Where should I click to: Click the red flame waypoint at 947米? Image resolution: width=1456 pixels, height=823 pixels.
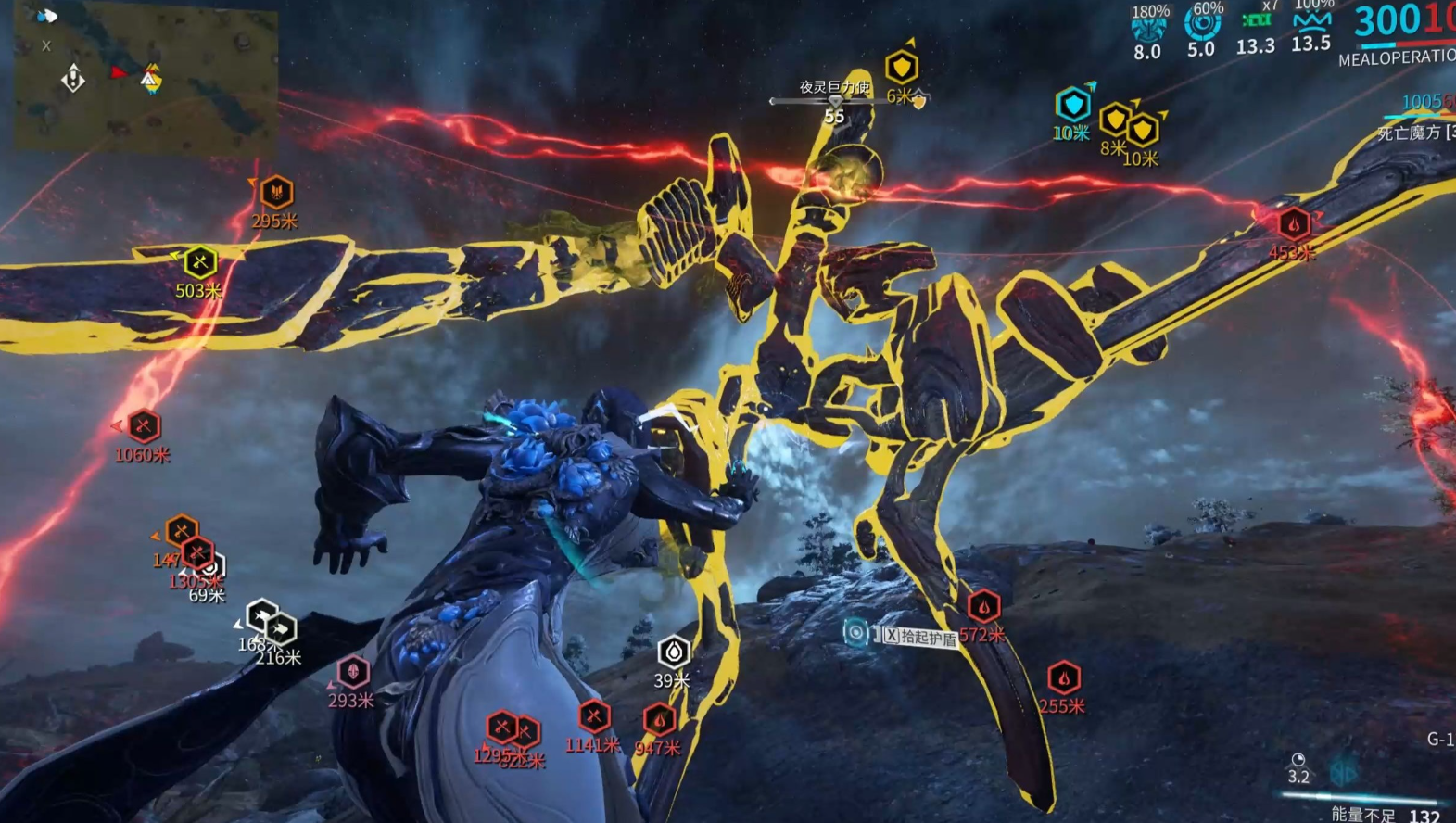click(659, 719)
